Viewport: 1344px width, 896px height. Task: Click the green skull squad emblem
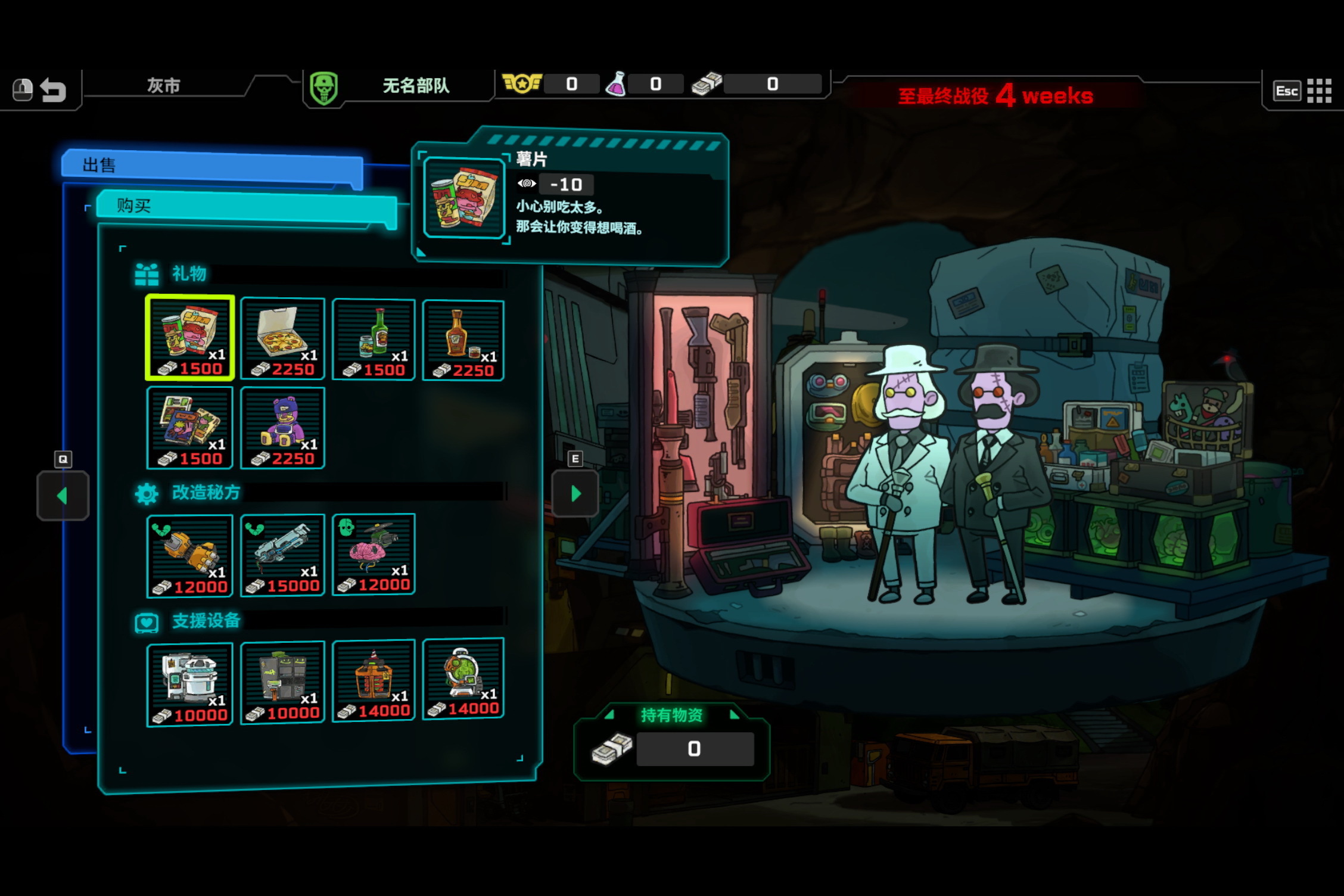click(324, 89)
